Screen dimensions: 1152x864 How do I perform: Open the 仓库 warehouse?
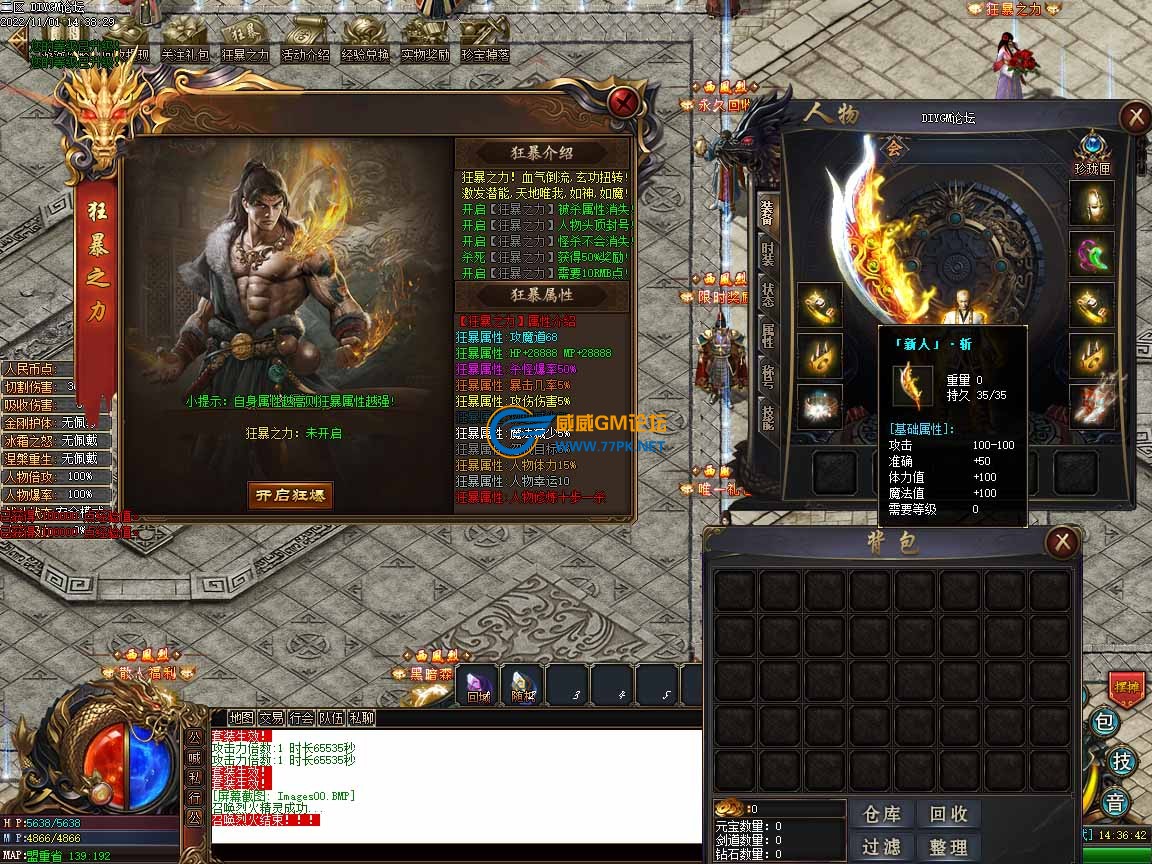(x=881, y=815)
